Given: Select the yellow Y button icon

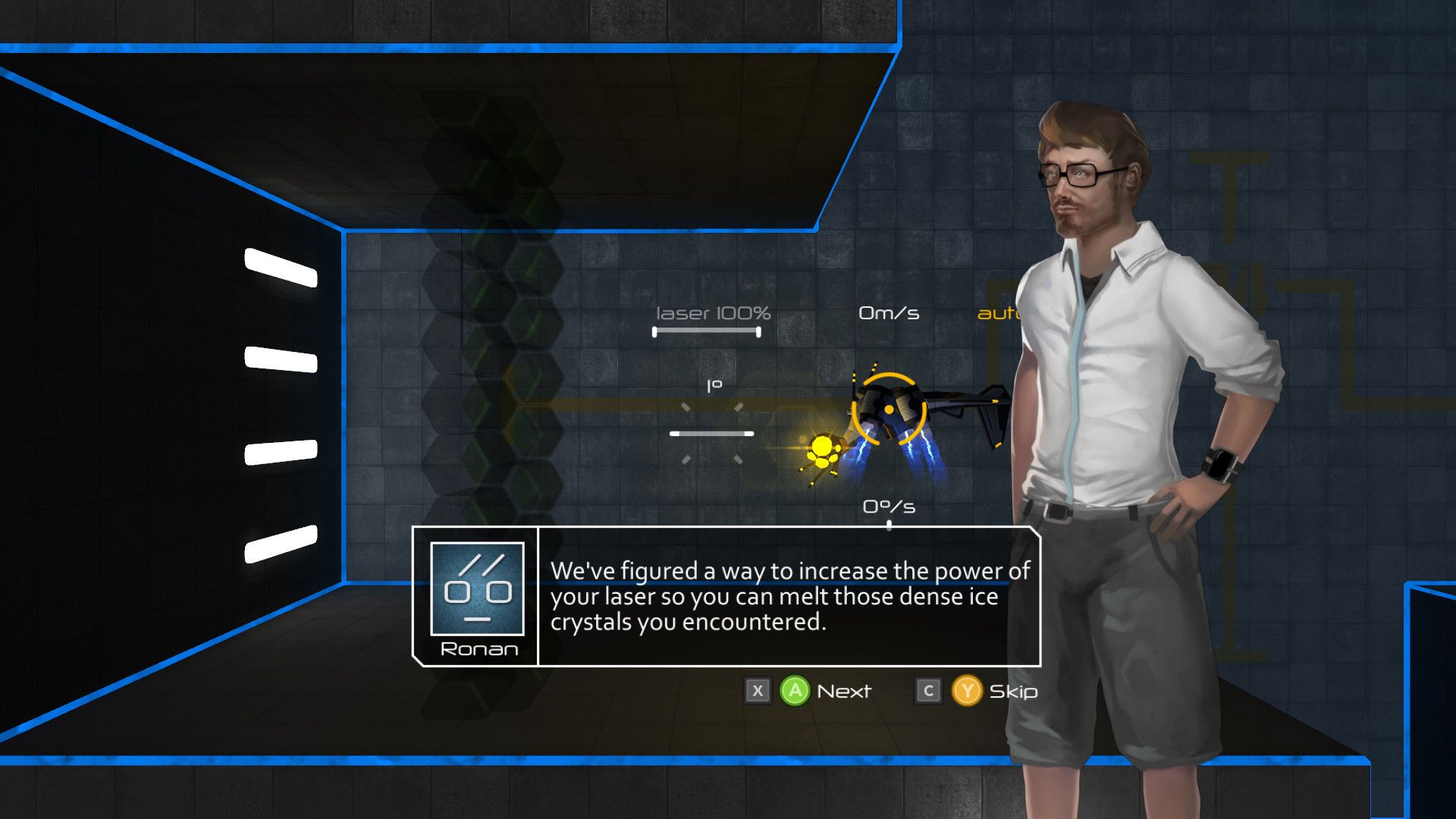Looking at the screenshot, I should click(x=967, y=691).
